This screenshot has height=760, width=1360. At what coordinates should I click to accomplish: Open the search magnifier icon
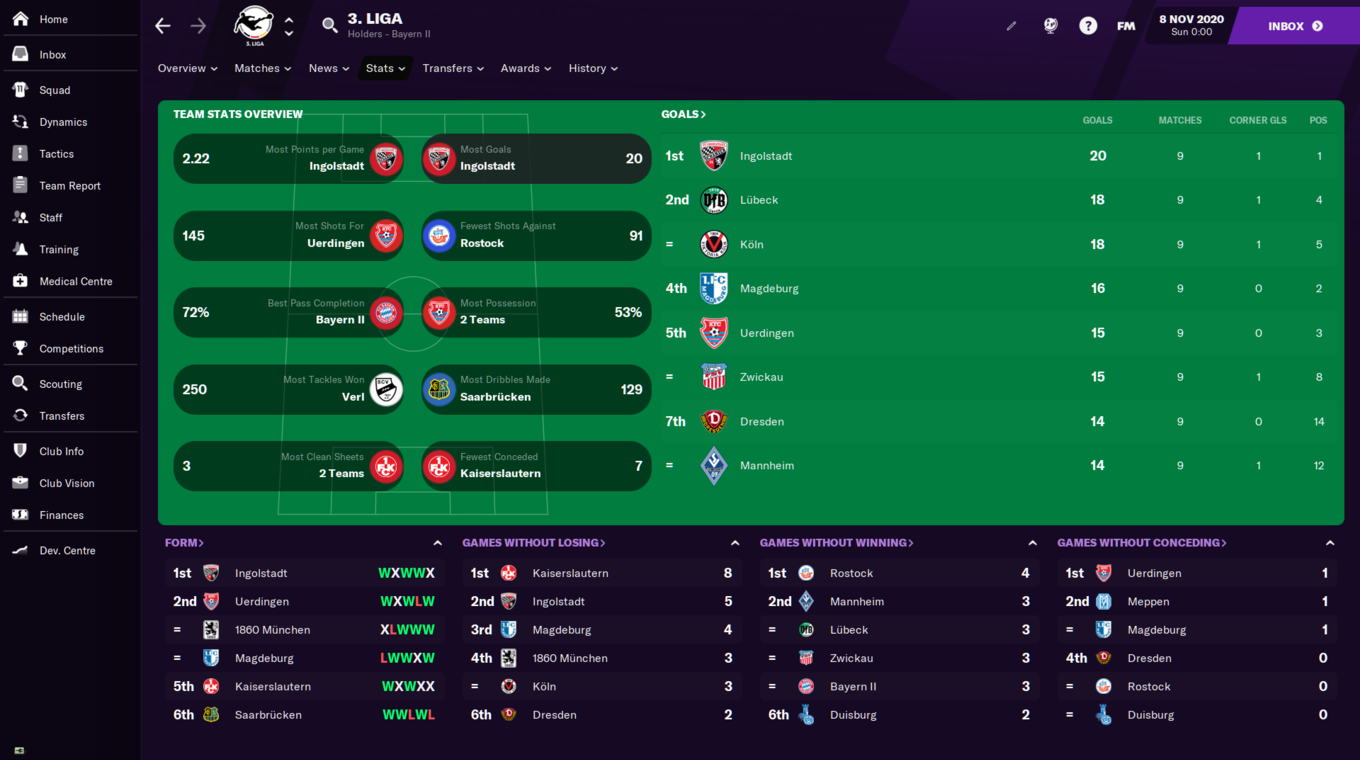coord(329,26)
